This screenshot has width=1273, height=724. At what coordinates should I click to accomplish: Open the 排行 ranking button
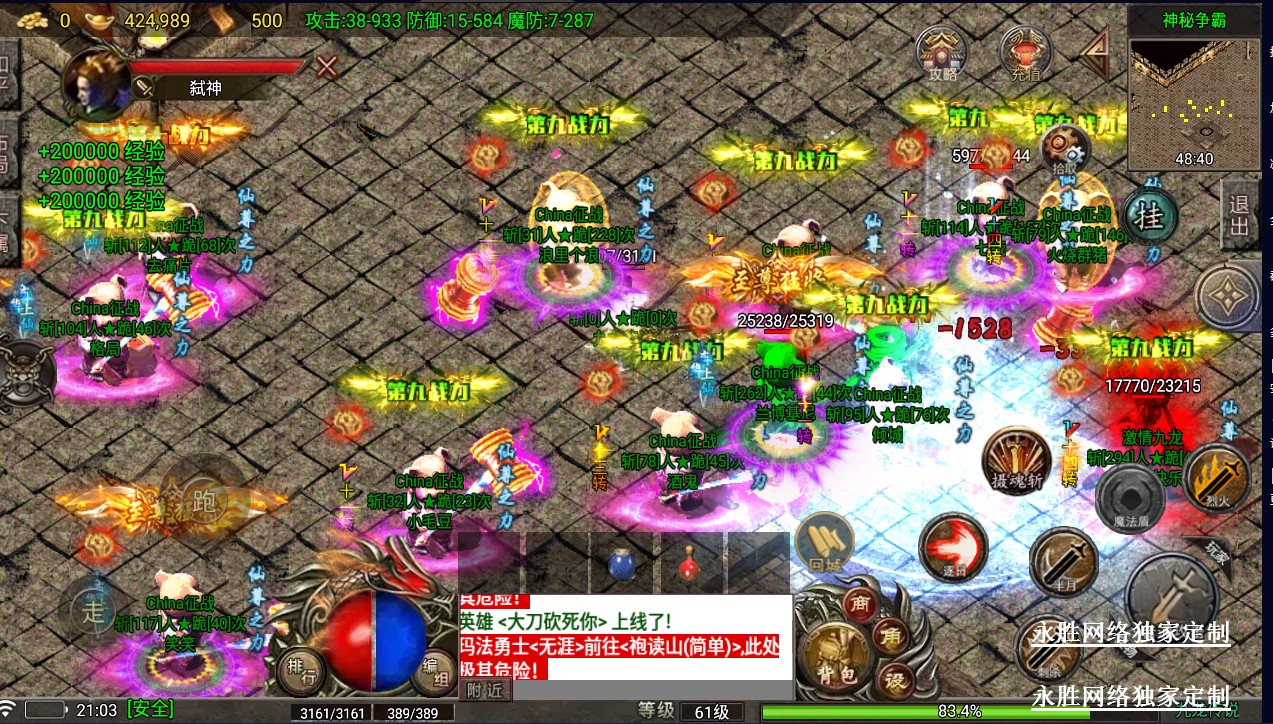point(303,669)
